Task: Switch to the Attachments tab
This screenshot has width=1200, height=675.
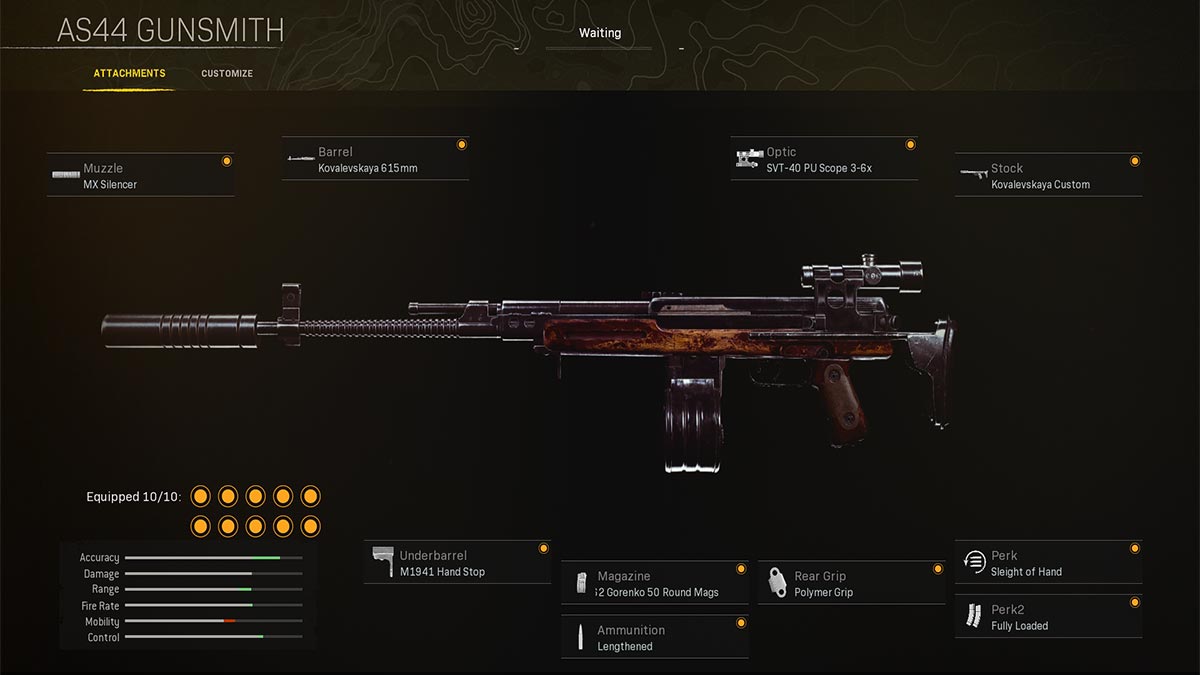Action: coord(129,73)
